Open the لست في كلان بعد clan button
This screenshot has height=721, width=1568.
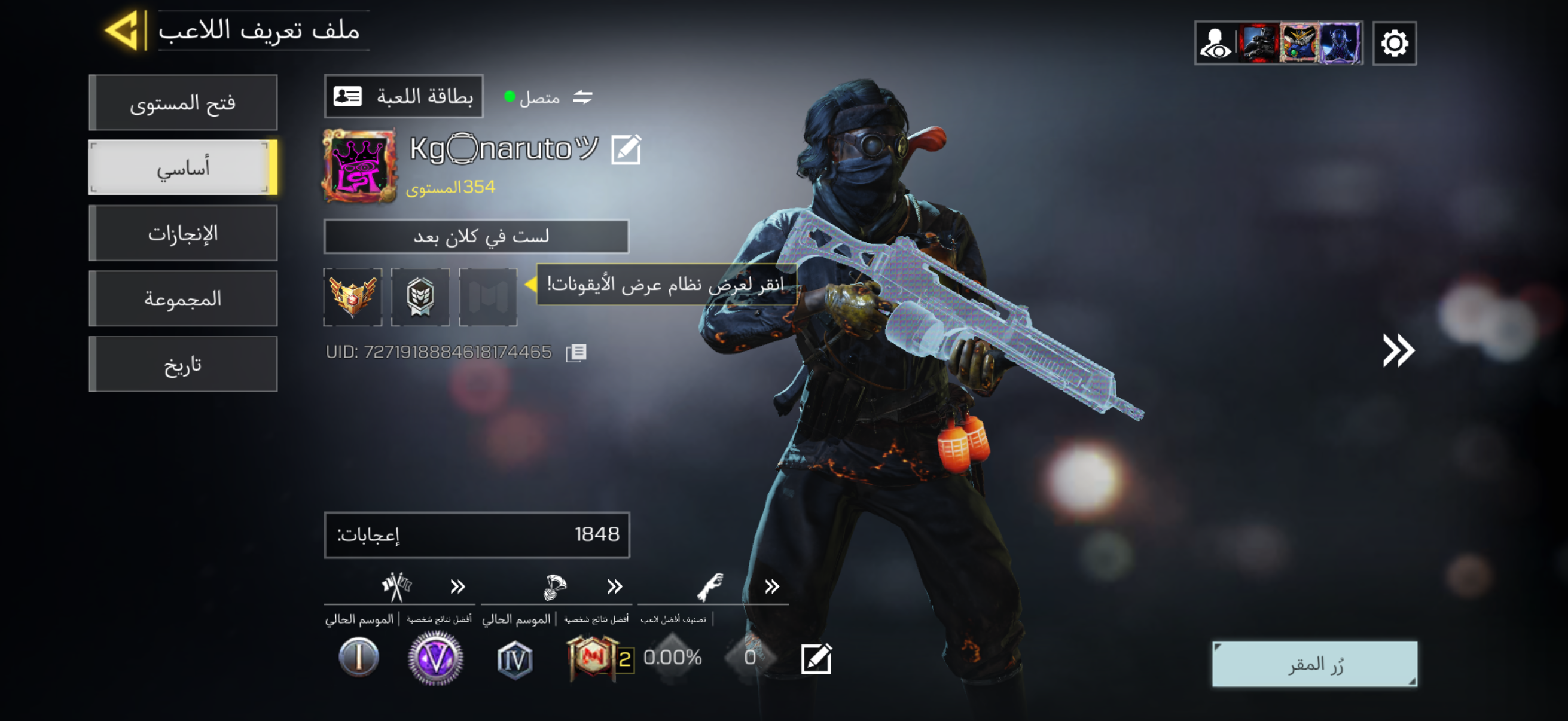[476, 236]
